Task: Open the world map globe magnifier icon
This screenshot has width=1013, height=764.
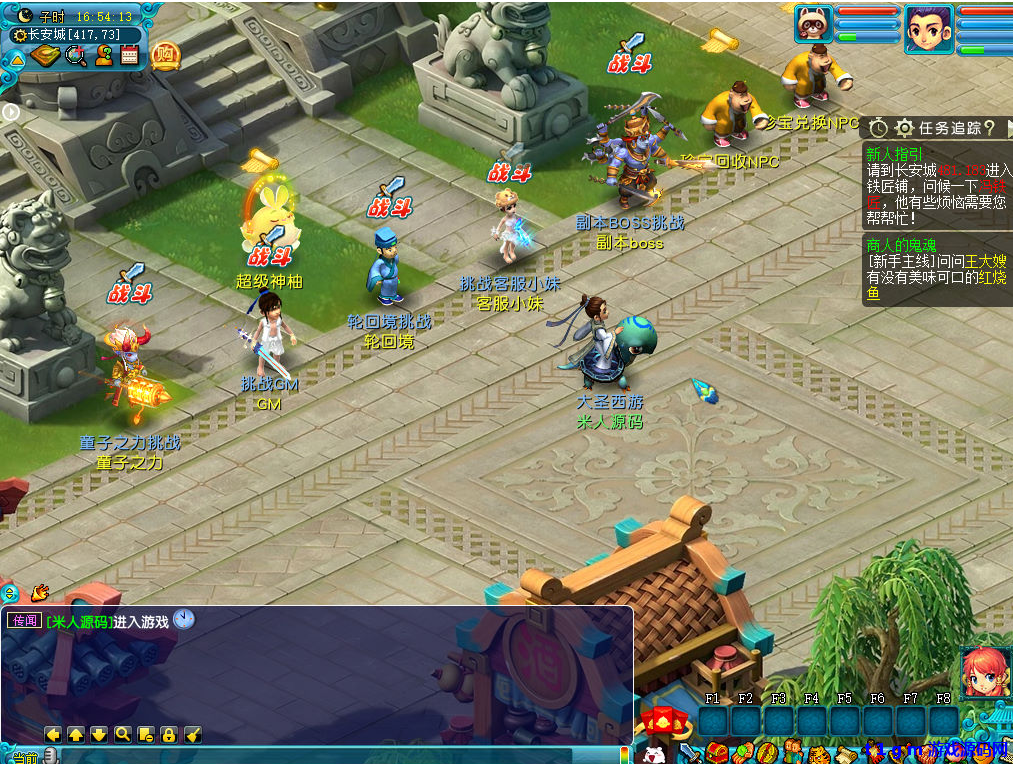Action: tap(75, 56)
